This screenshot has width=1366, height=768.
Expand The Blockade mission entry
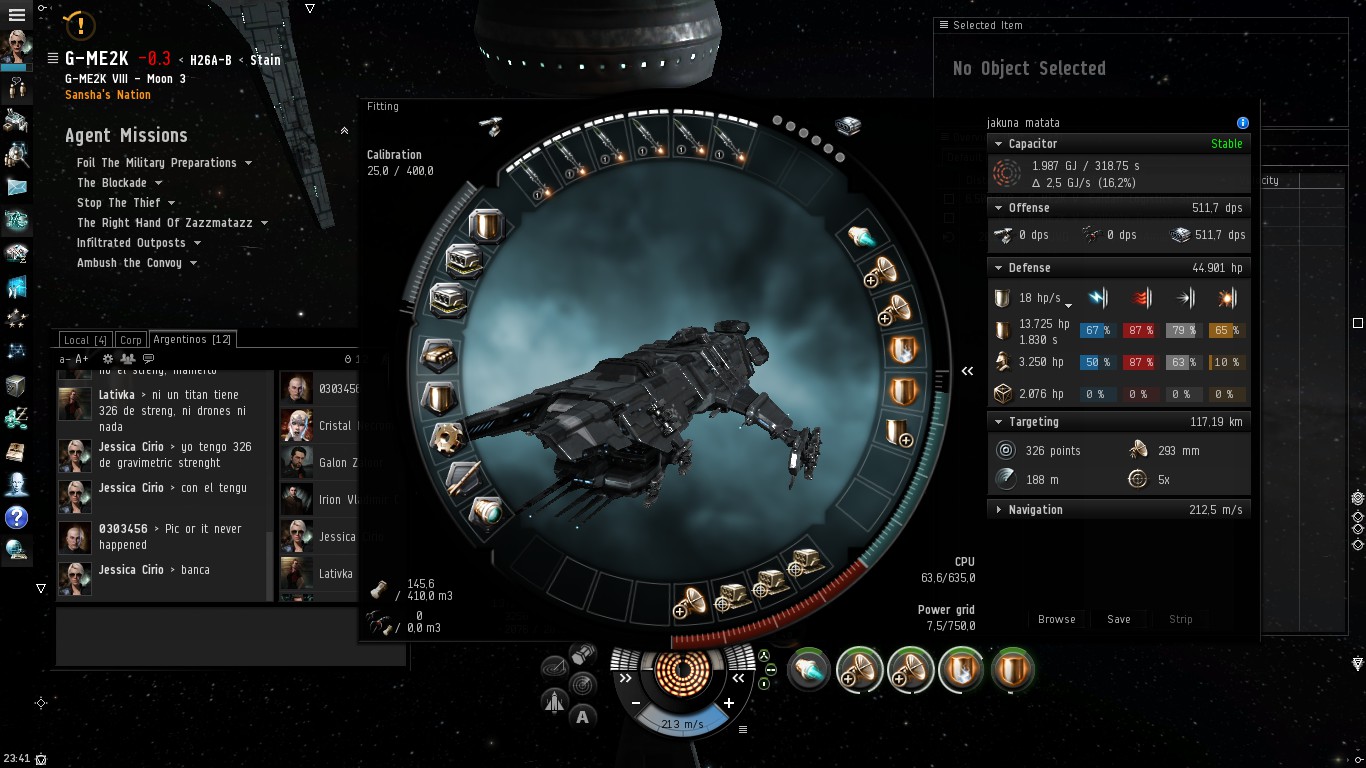coord(112,183)
